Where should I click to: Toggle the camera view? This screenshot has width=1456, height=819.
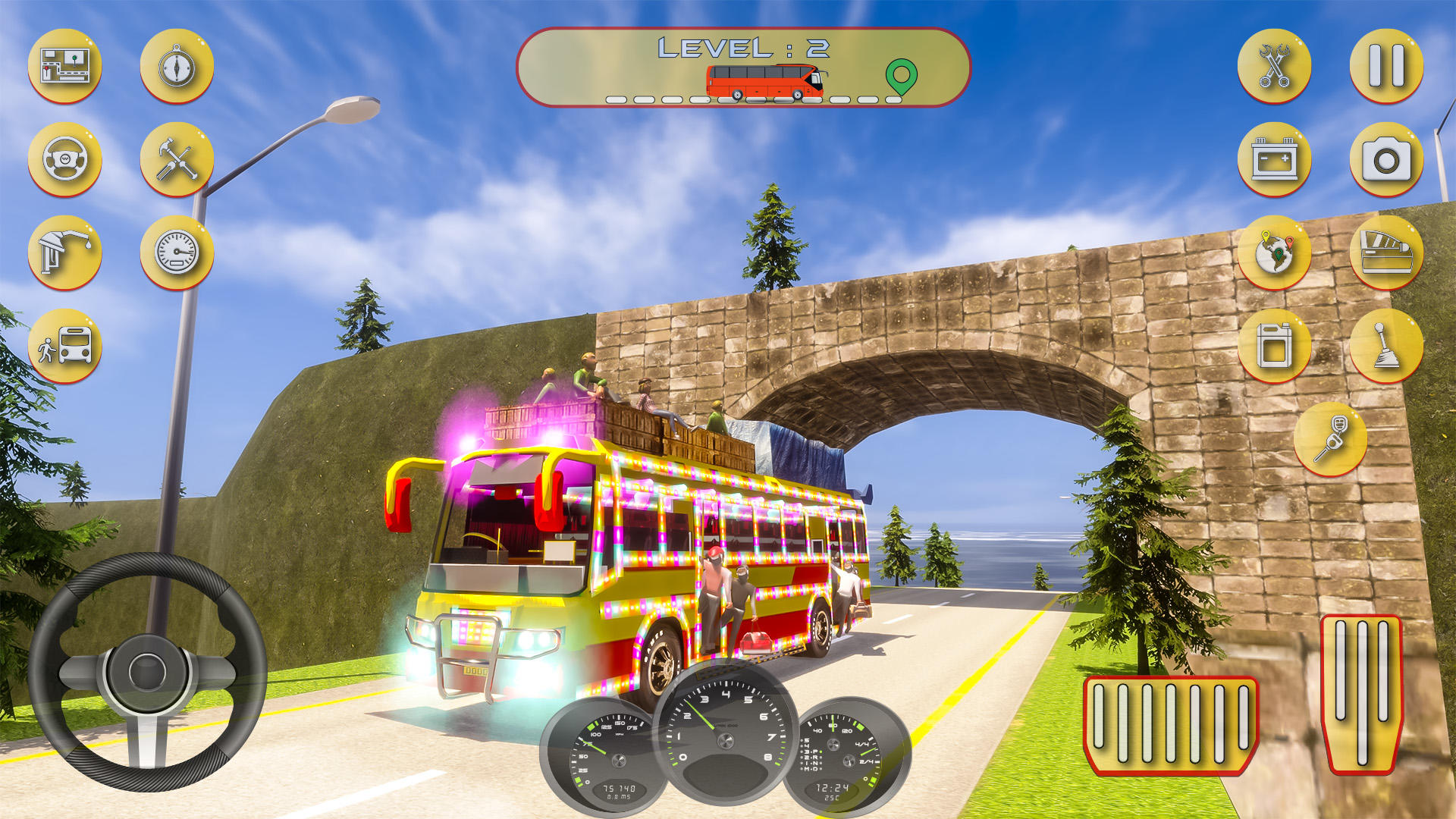pos(1386,161)
